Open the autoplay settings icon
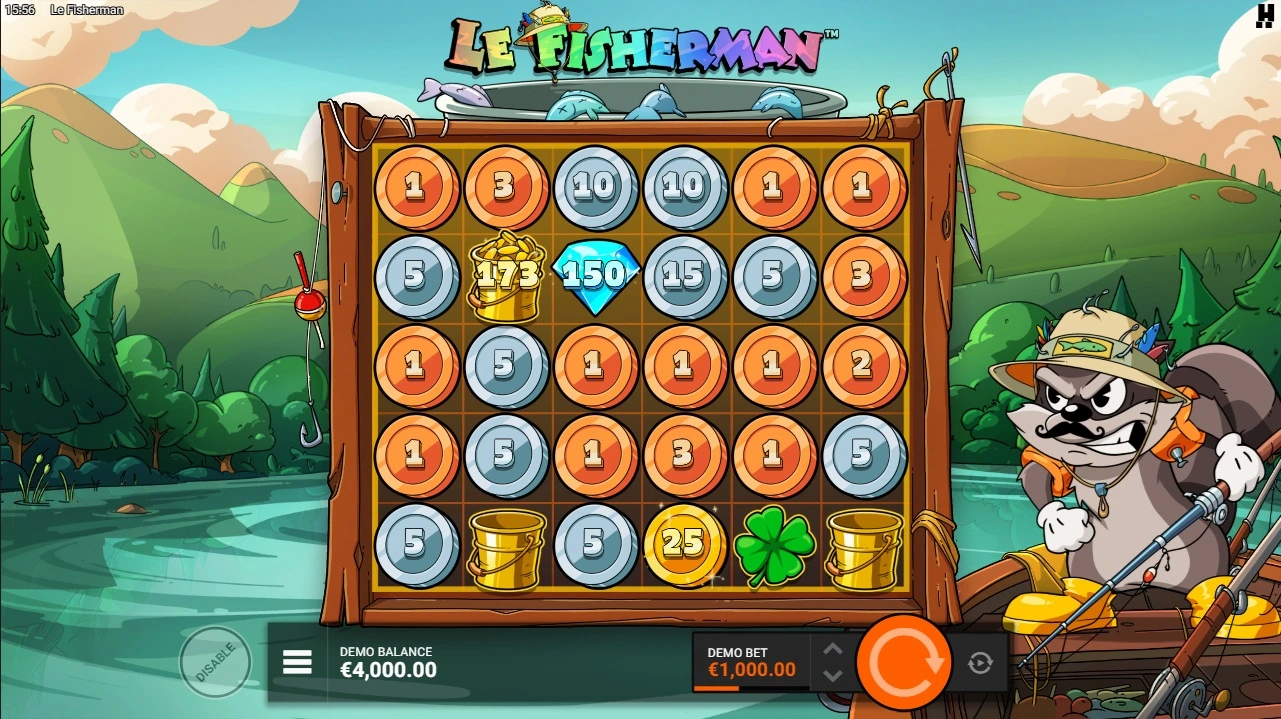The width and height of the screenshot is (1281, 719). click(980, 662)
